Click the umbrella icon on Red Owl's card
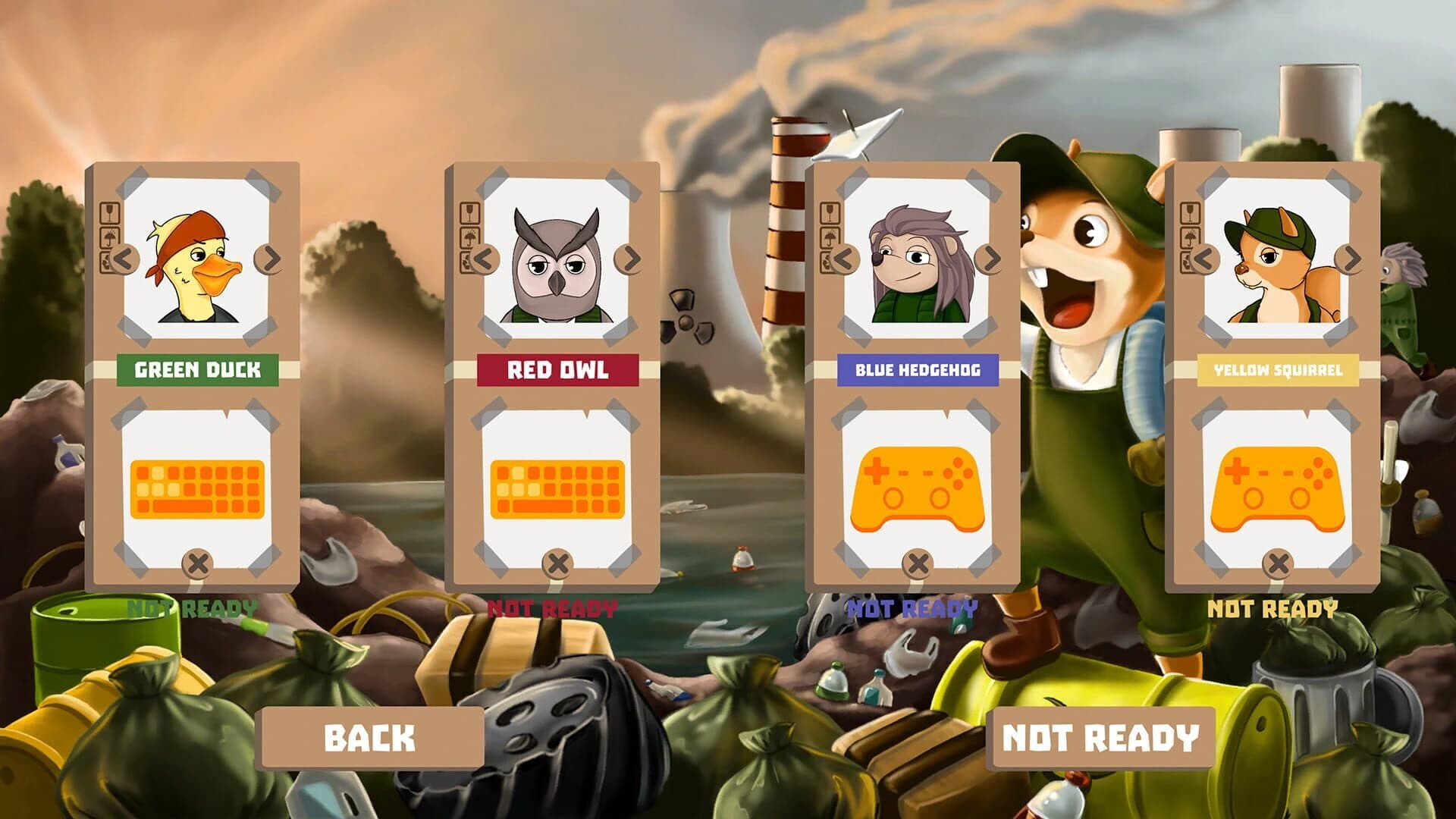Viewport: 1456px width, 819px height. click(x=469, y=237)
